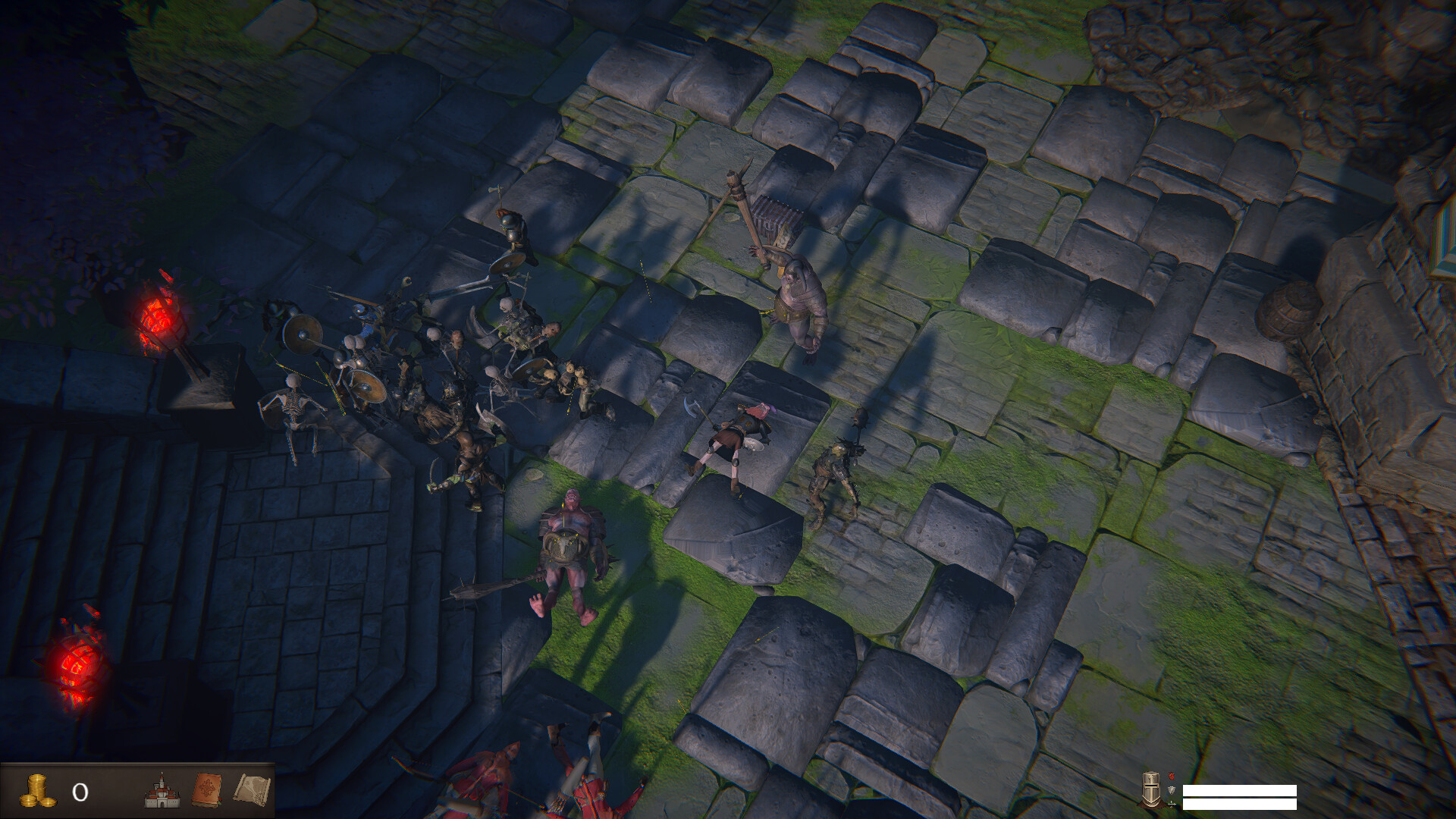Click the shield armor stat icon
This screenshot has width=1456, height=819.
tap(1170, 791)
